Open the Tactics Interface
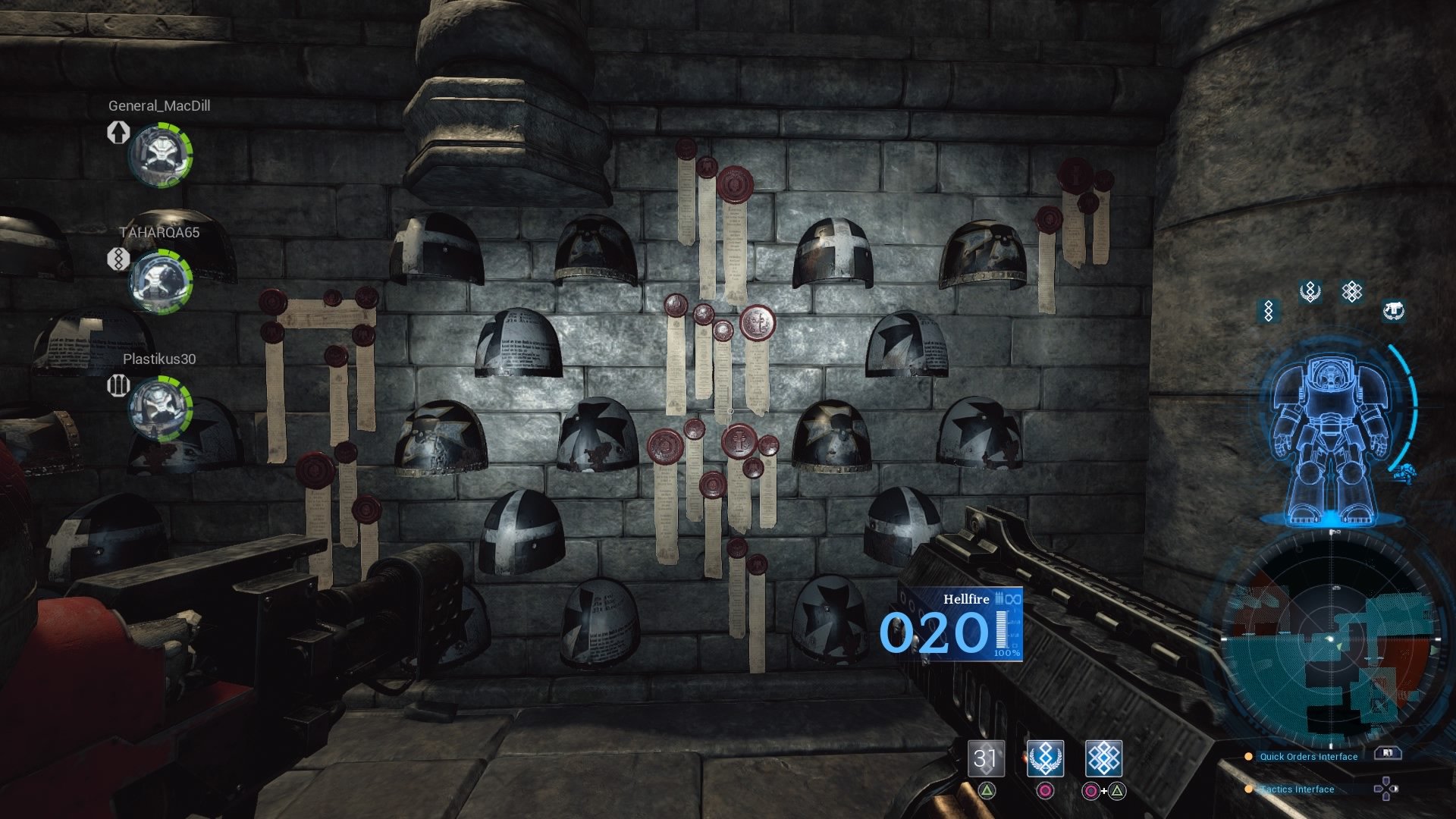Viewport: 1456px width, 819px height. click(x=1297, y=789)
